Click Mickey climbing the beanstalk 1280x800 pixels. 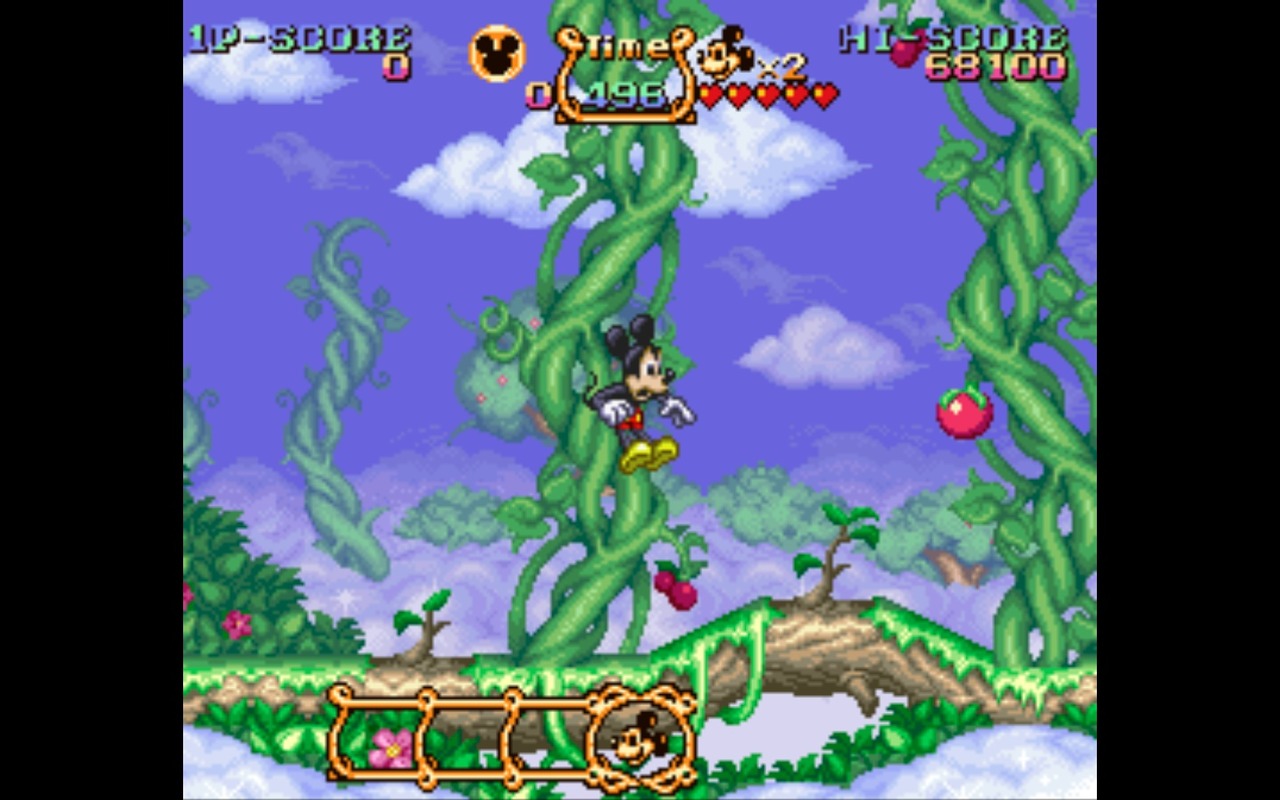click(x=640, y=390)
